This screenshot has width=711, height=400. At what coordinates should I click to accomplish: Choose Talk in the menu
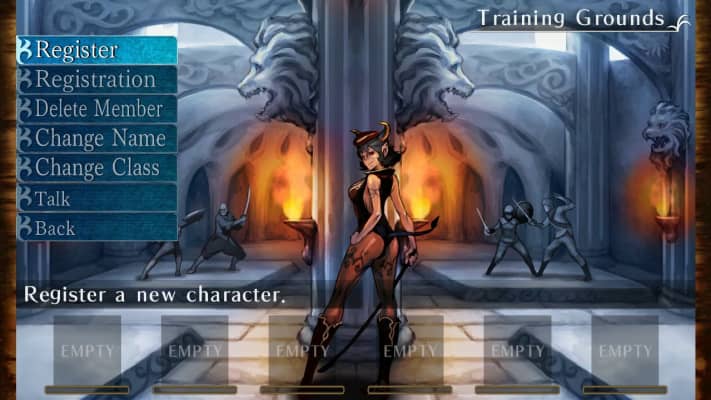tap(97, 198)
